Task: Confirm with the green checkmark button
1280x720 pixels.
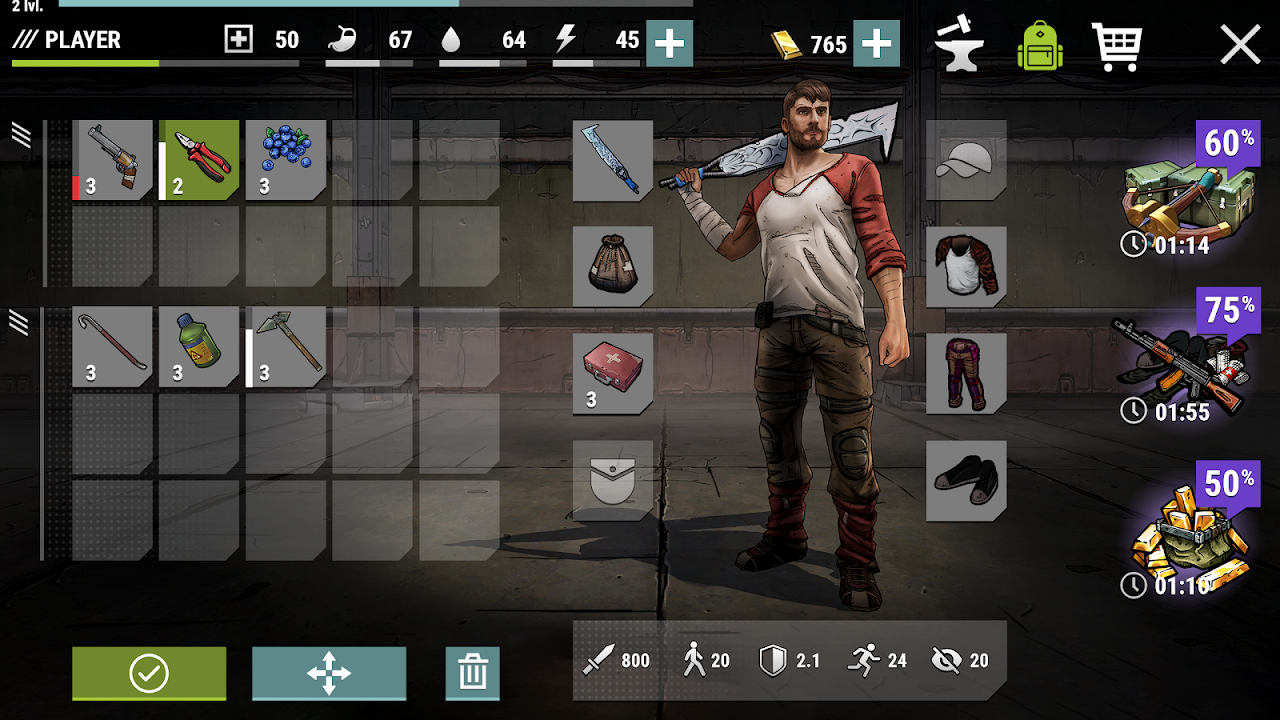Action: click(148, 673)
